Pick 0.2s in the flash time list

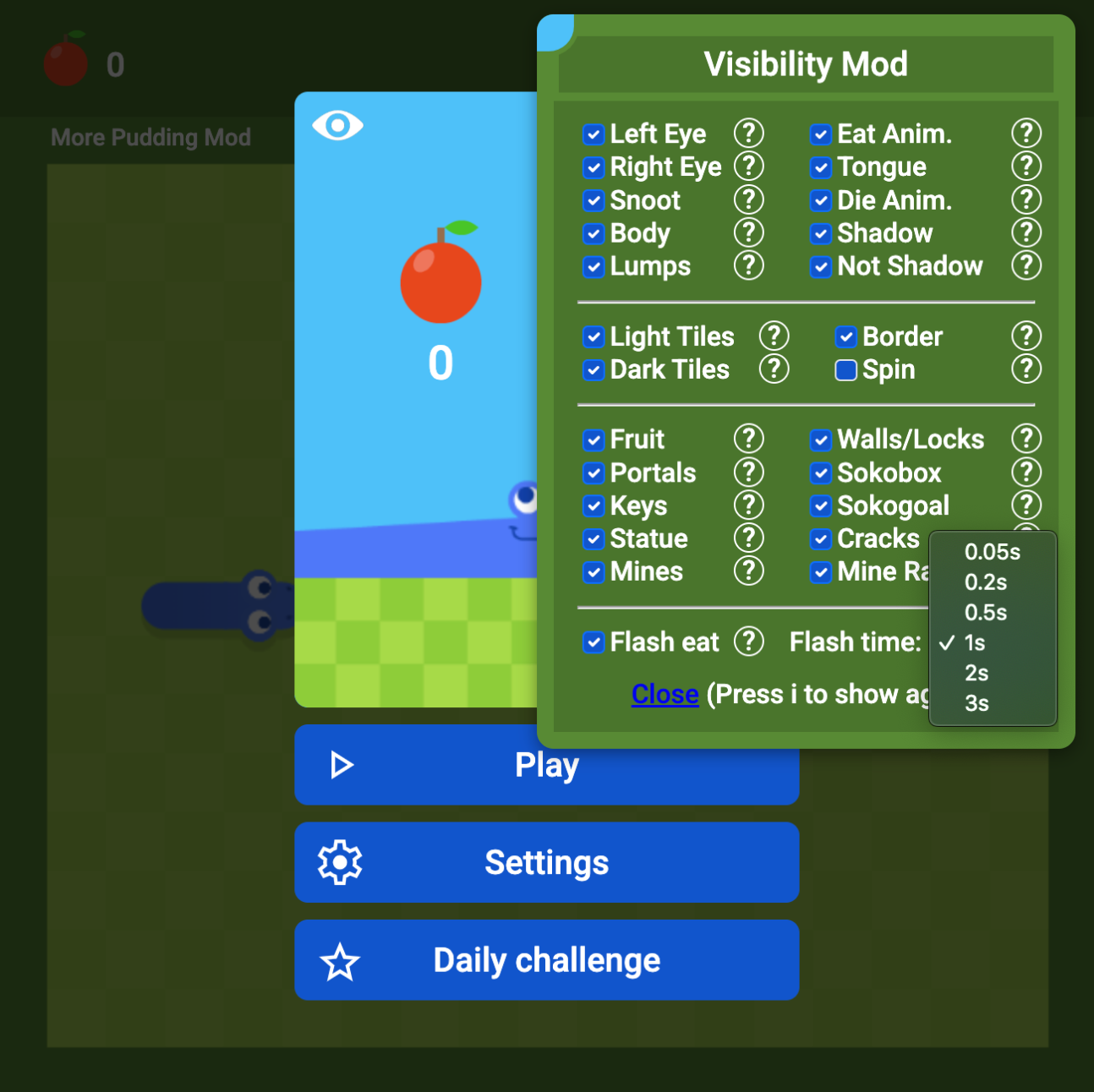[986, 582]
